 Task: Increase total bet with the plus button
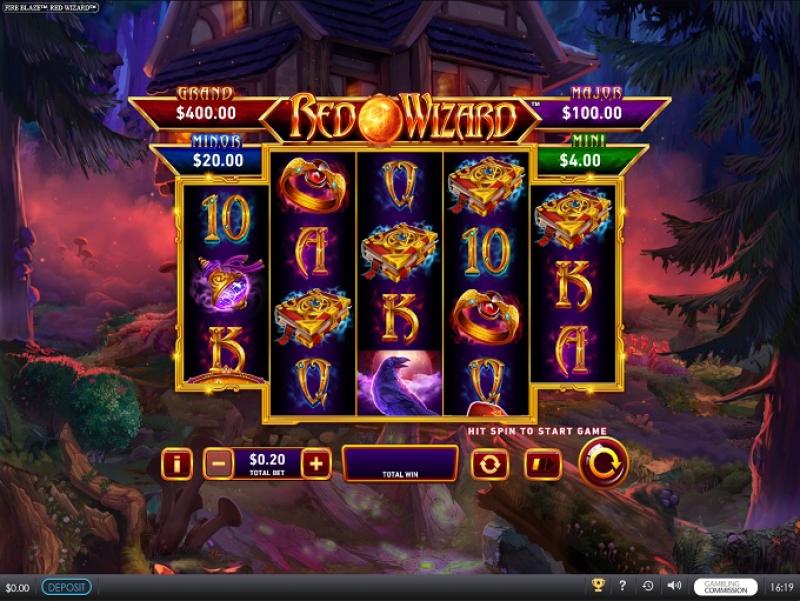(x=316, y=464)
